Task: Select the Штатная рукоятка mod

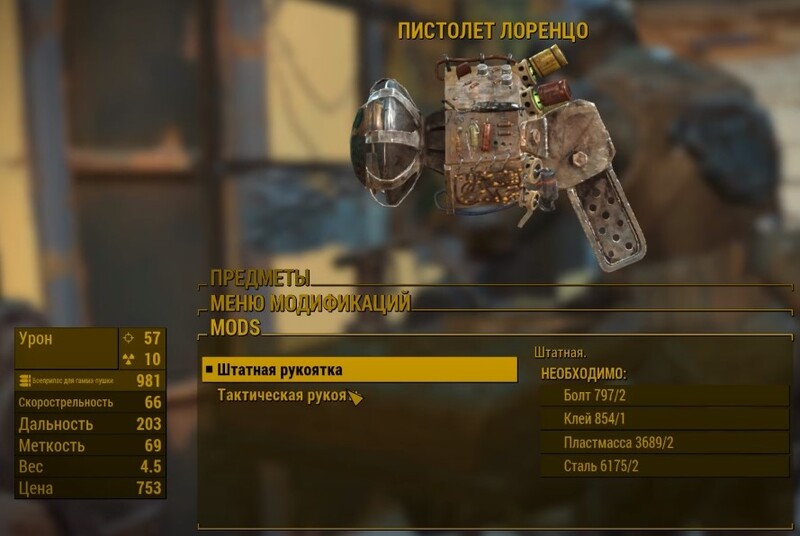Action: pyautogui.click(x=359, y=370)
